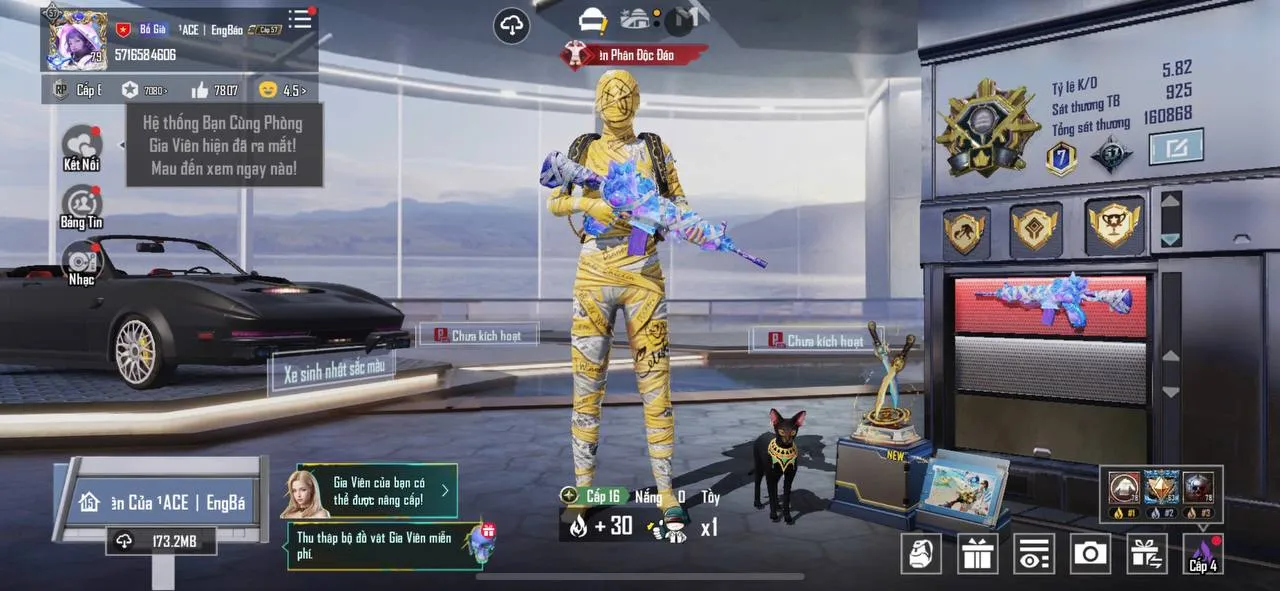Open the Cấp 4 level icon
The width and height of the screenshot is (1280, 591).
click(x=1202, y=553)
